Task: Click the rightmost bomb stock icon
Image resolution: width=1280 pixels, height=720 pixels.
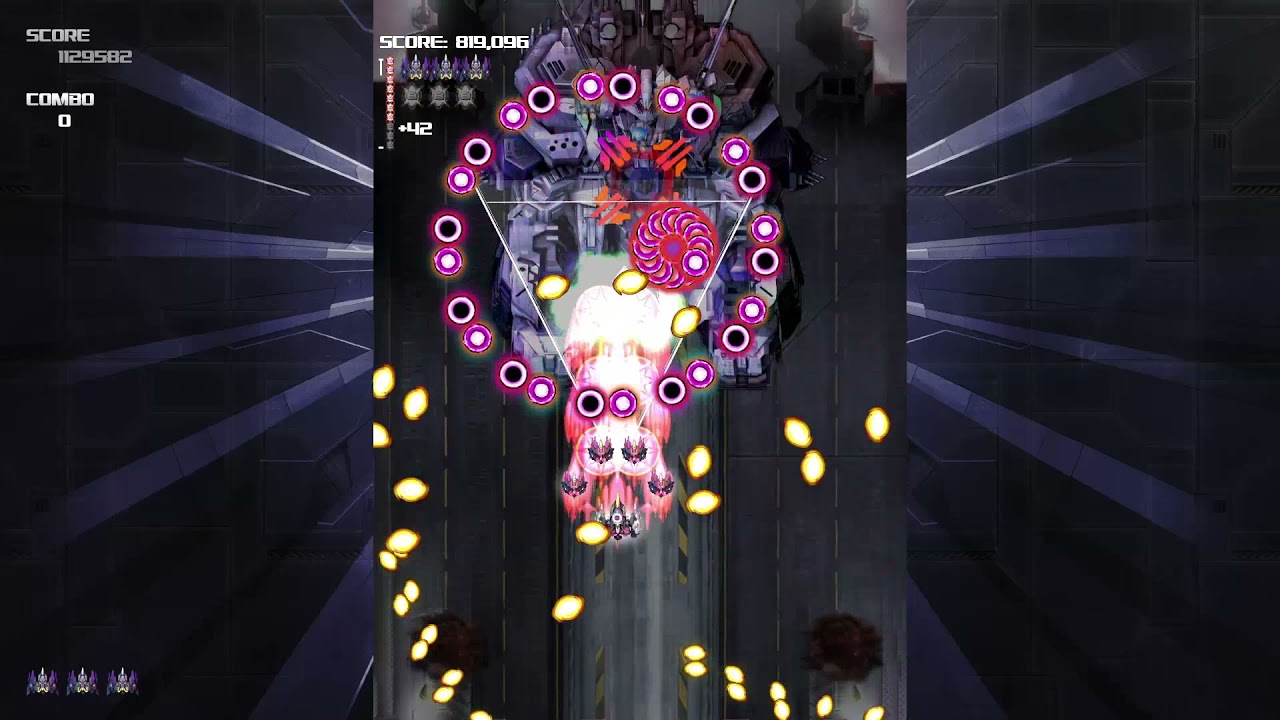Action: point(464,95)
